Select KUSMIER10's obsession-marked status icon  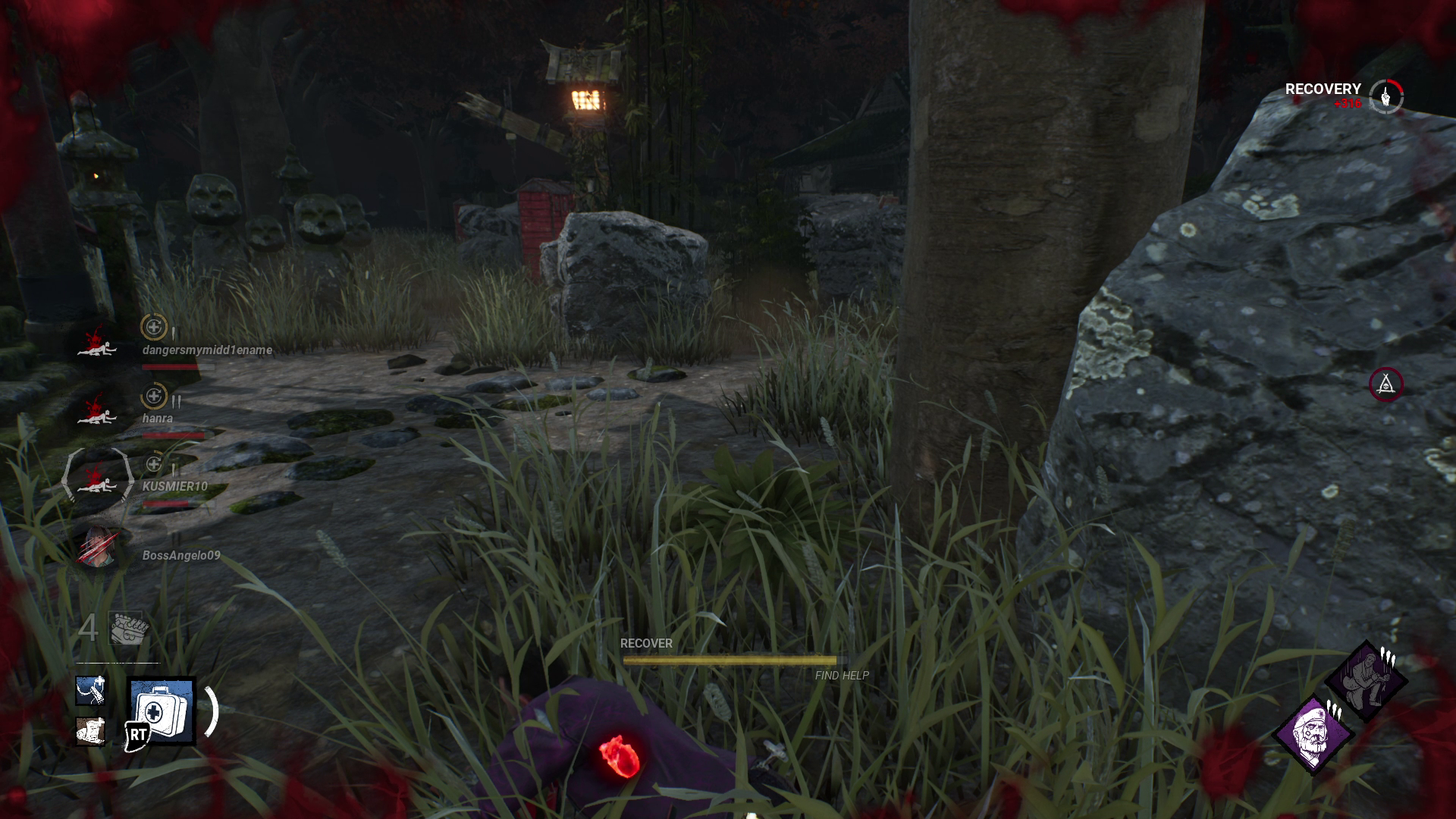coord(97,479)
